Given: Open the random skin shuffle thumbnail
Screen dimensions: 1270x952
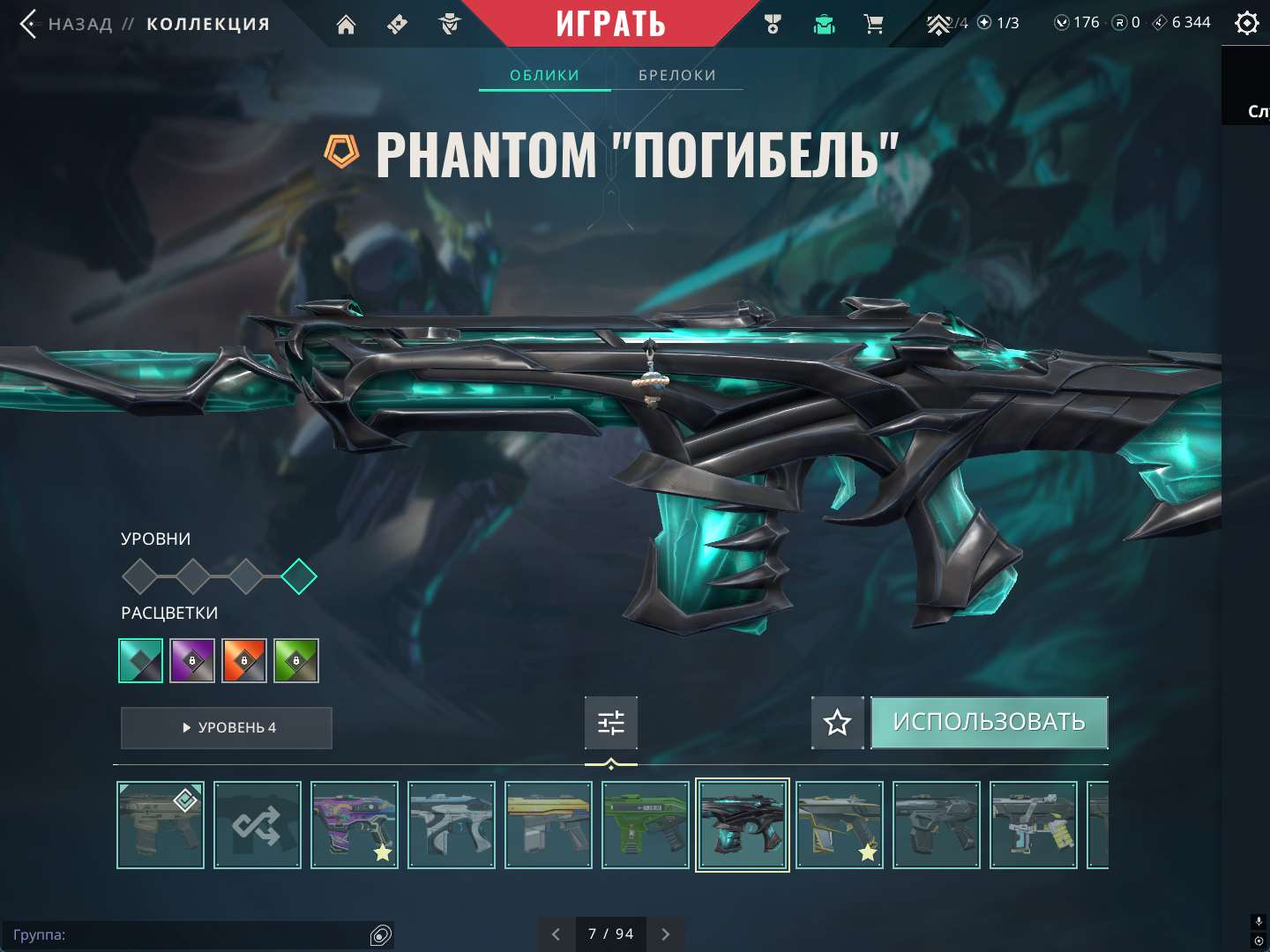Looking at the screenshot, I should (x=257, y=825).
